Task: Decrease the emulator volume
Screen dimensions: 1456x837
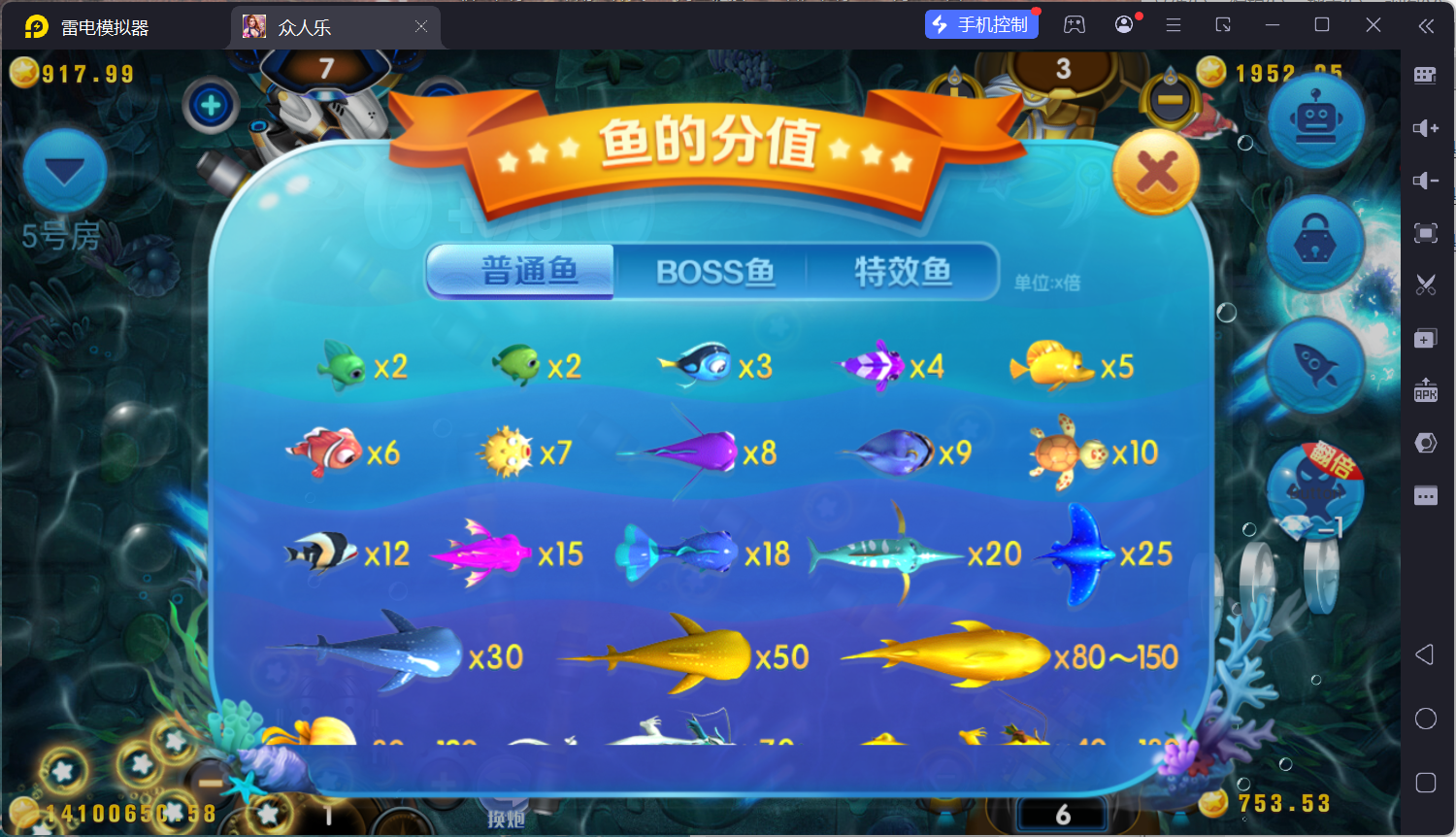Action: click(x=1425, y=181)
